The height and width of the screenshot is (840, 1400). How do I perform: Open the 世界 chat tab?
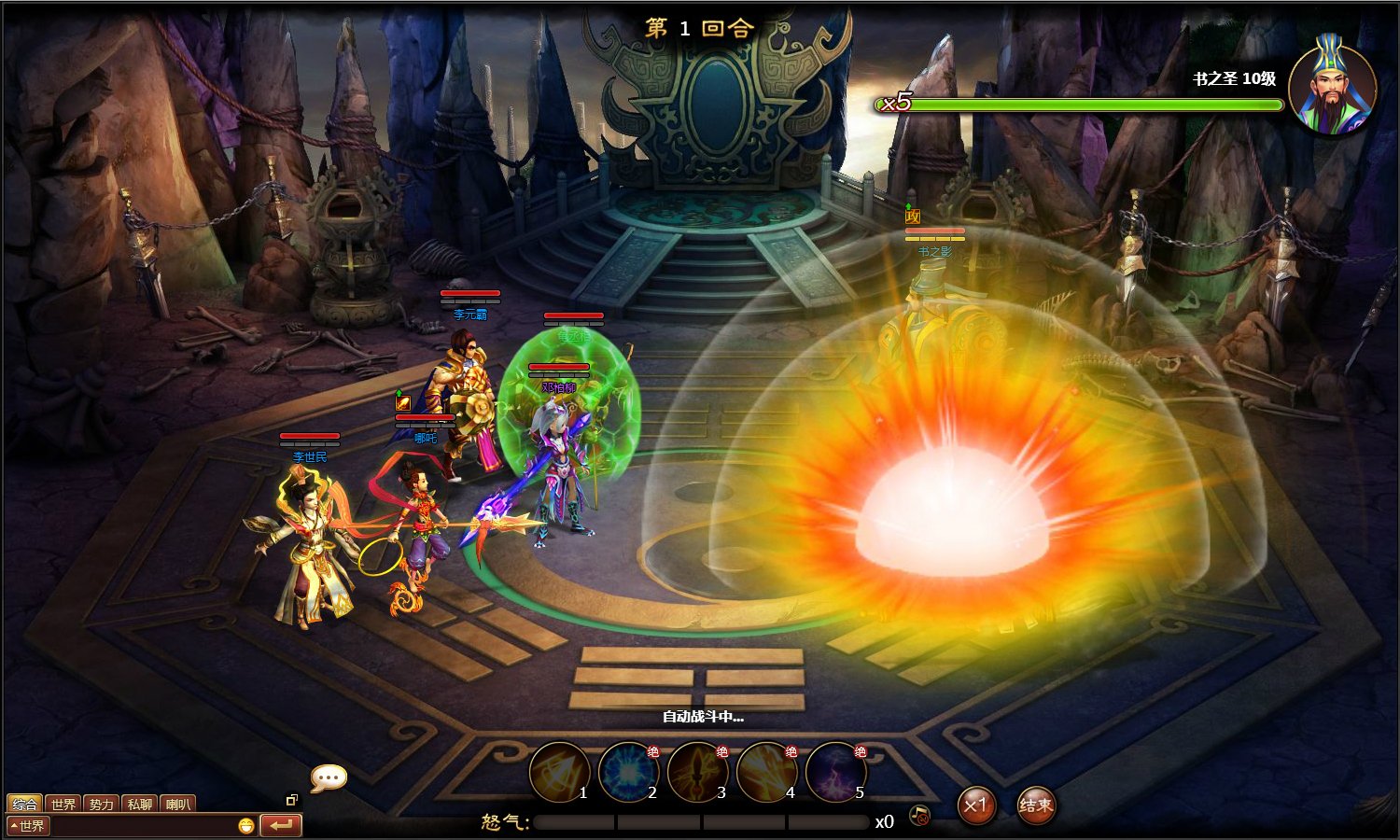point(63,804)
